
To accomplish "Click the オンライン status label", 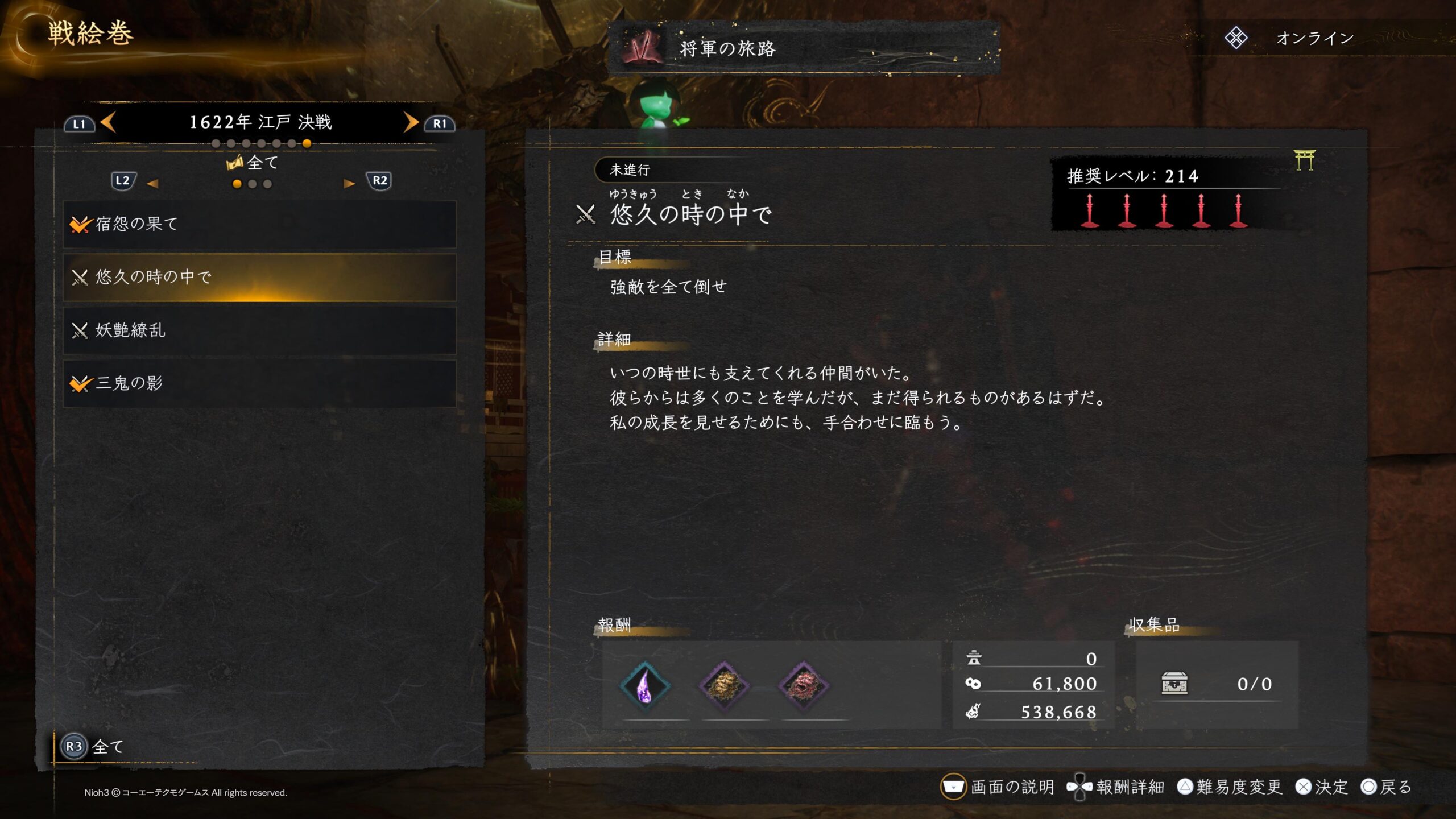I will 1314,39.
